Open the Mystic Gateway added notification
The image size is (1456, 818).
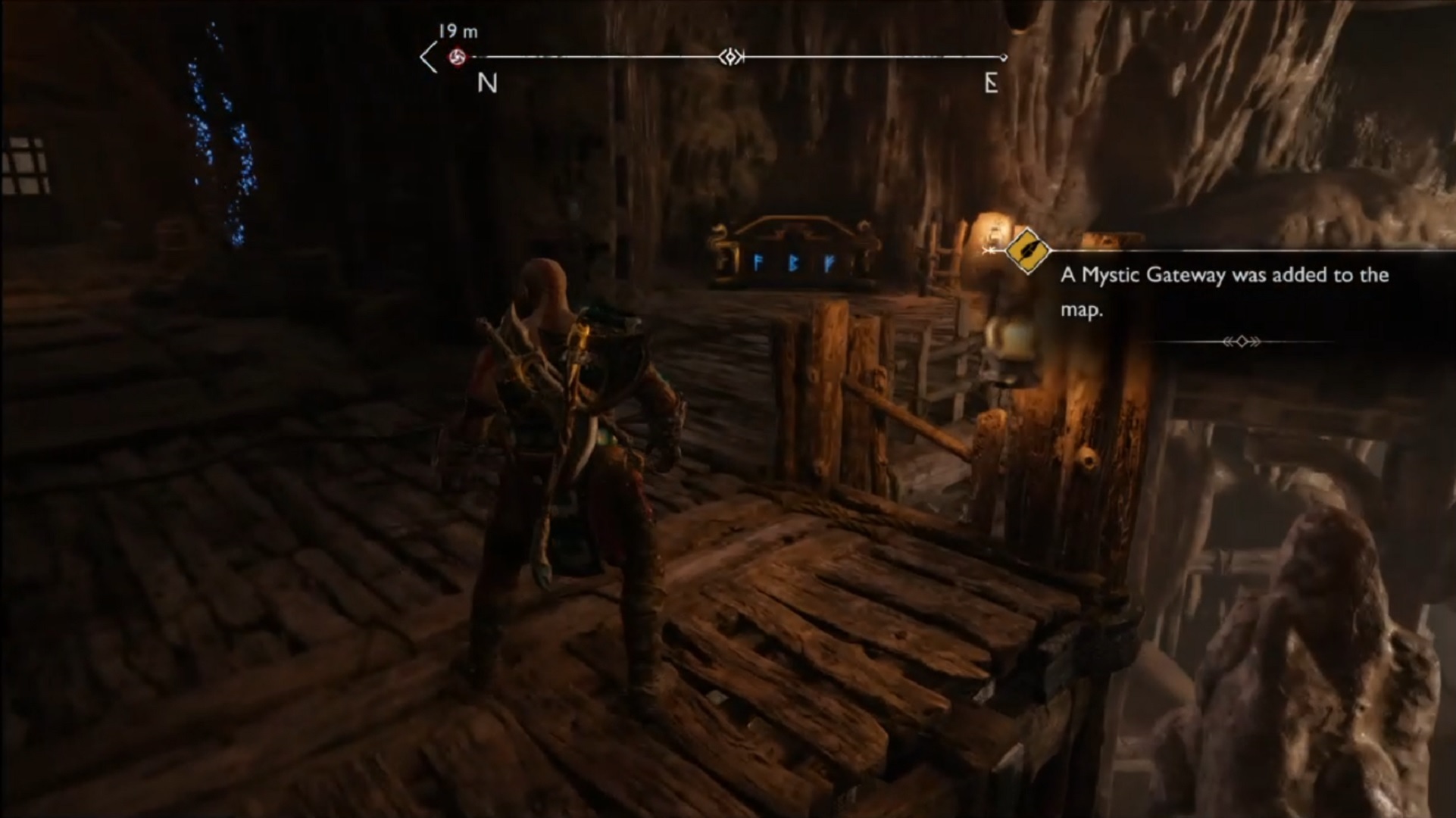1224,292
